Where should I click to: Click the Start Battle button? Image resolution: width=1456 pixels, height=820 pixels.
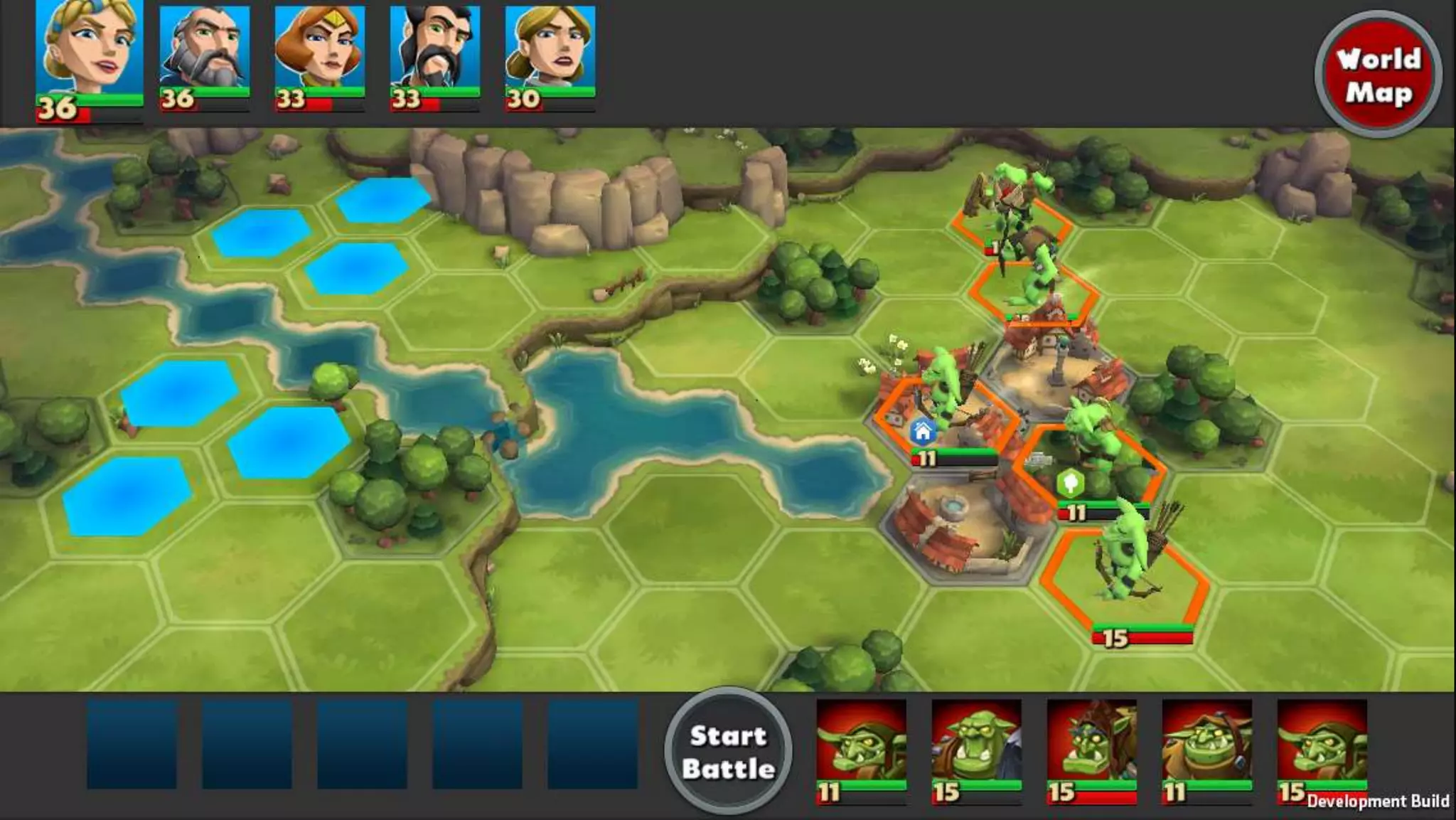(728, 752)
